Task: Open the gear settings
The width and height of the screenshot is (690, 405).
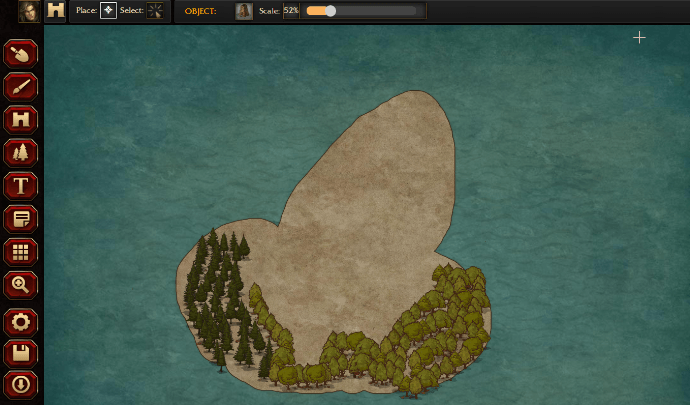Action: coord(20,322)
